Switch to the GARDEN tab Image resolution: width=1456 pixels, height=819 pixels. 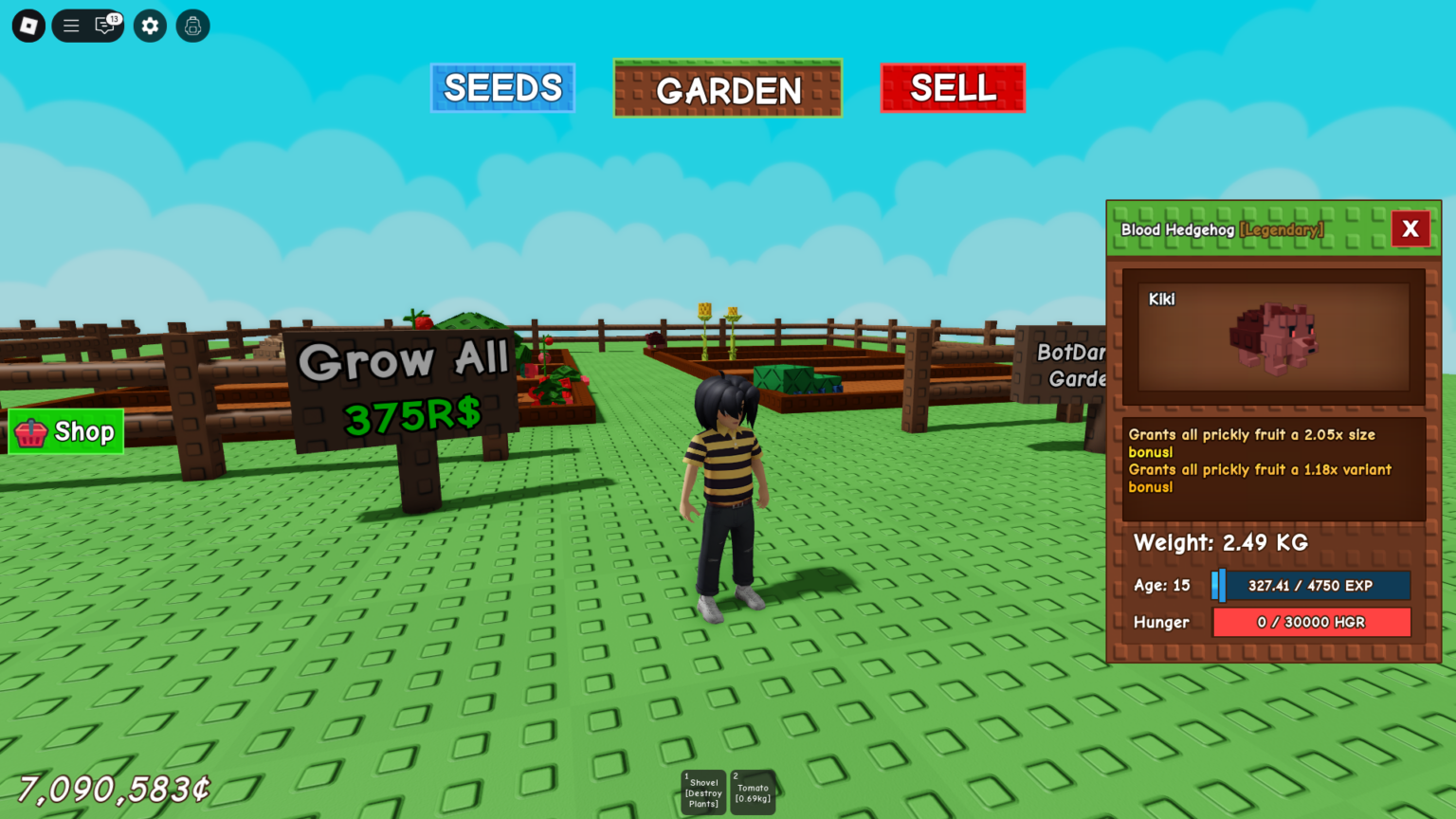(727, 88)
